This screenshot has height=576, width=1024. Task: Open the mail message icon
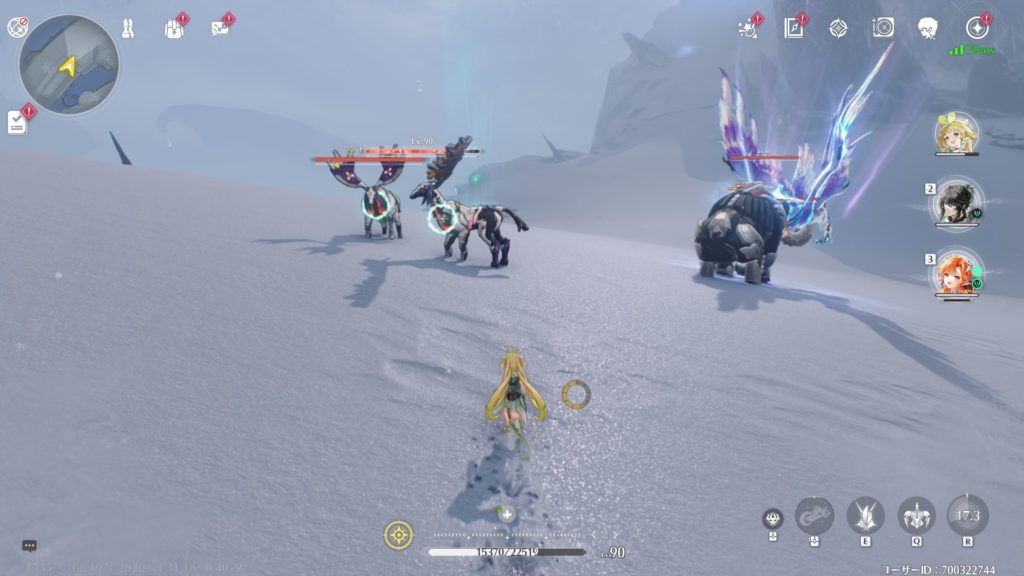pos(220,28)
